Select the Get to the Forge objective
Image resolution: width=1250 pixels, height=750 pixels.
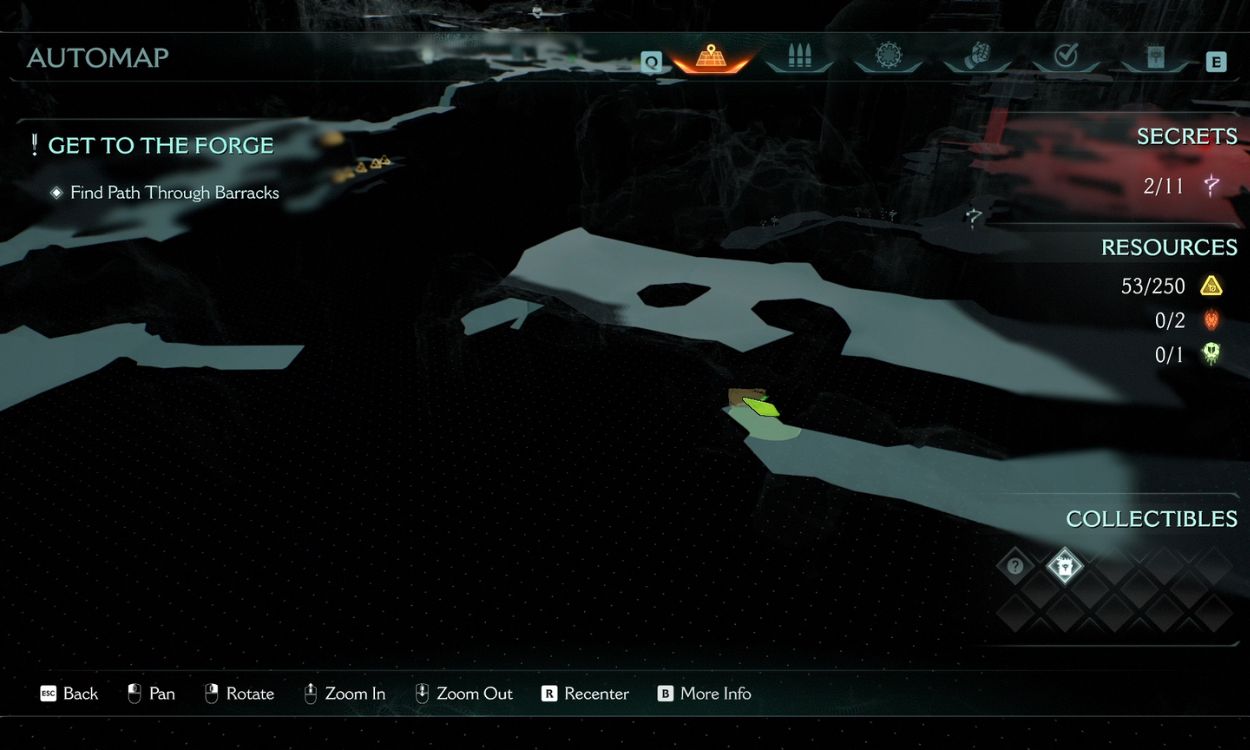[160, 146]
